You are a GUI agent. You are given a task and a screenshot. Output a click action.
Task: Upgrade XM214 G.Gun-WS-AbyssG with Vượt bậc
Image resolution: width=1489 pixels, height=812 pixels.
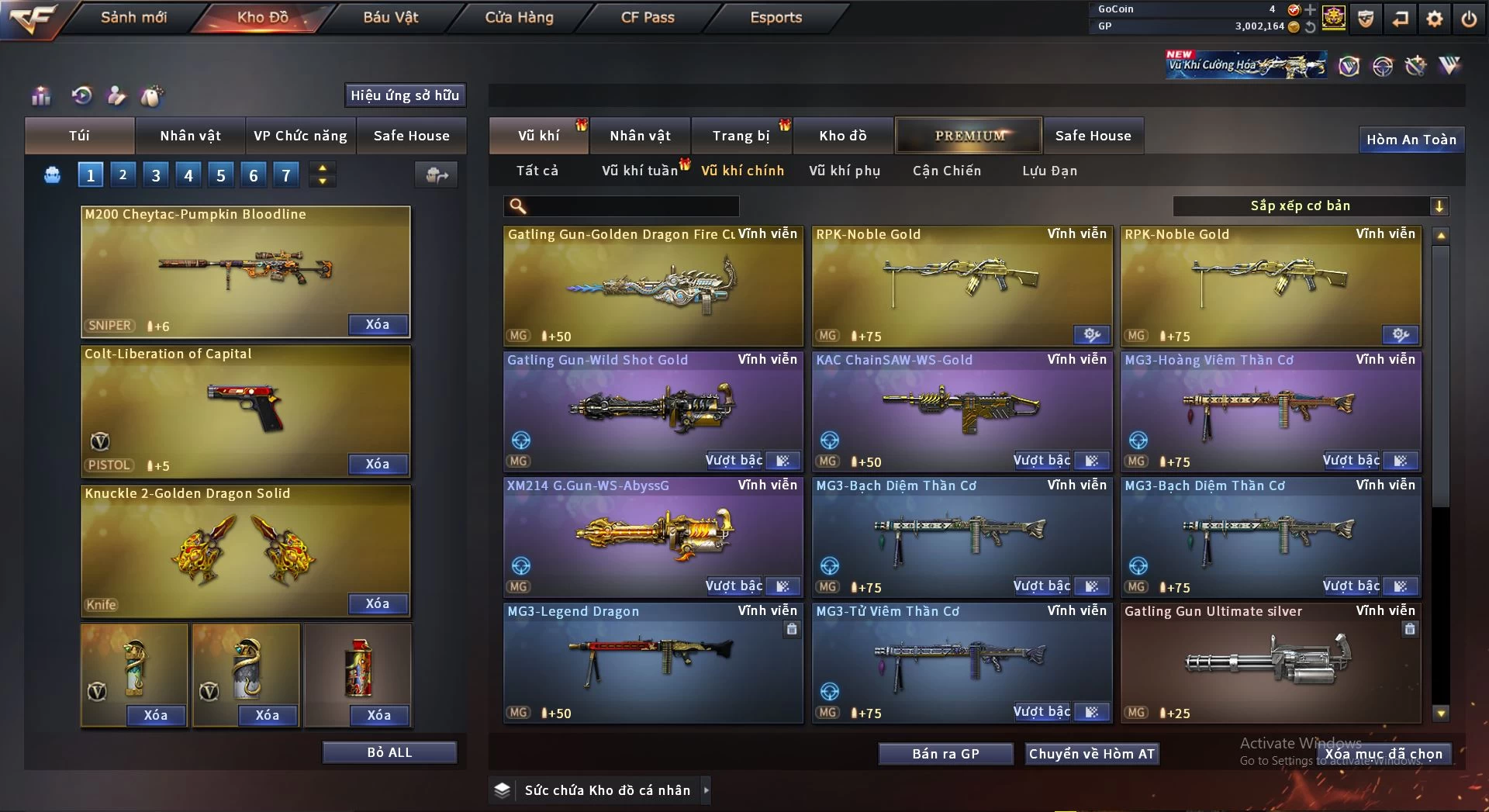click(734, 586)
